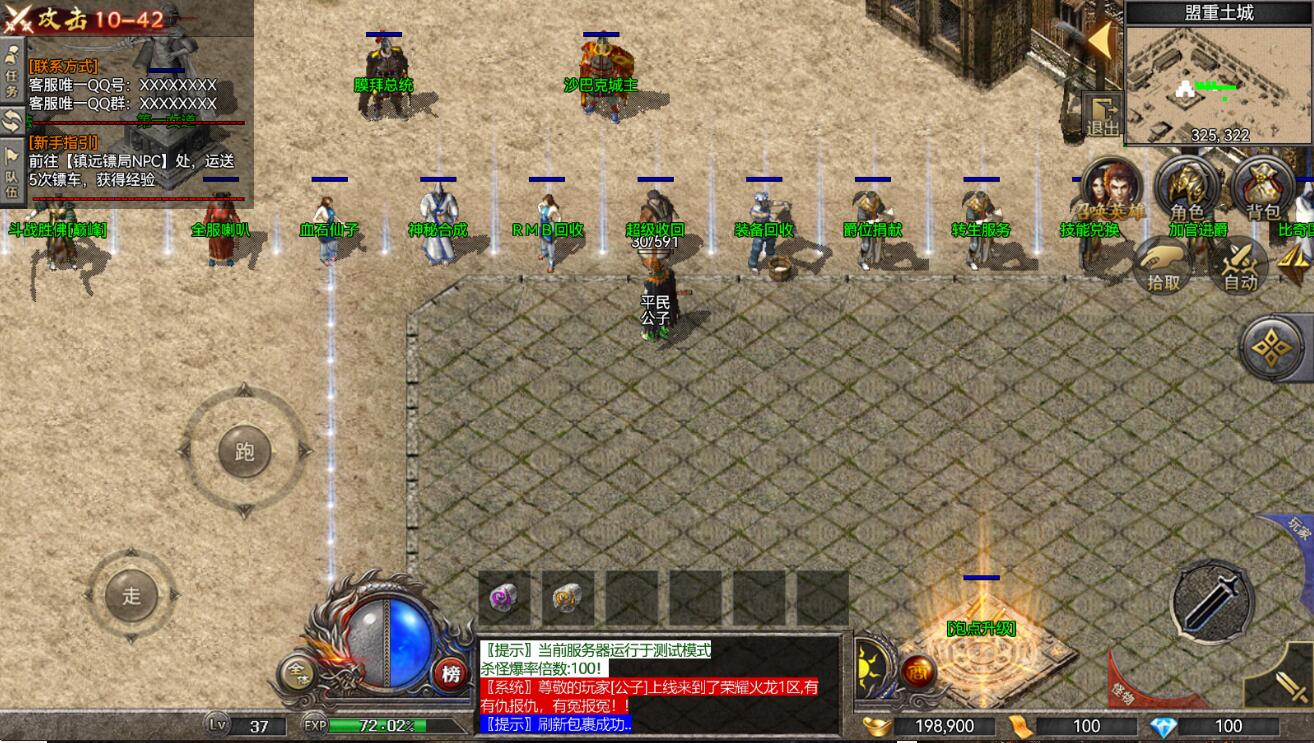Open the 召唤英雄 summon hero menu

click(x=1111, y=190)
